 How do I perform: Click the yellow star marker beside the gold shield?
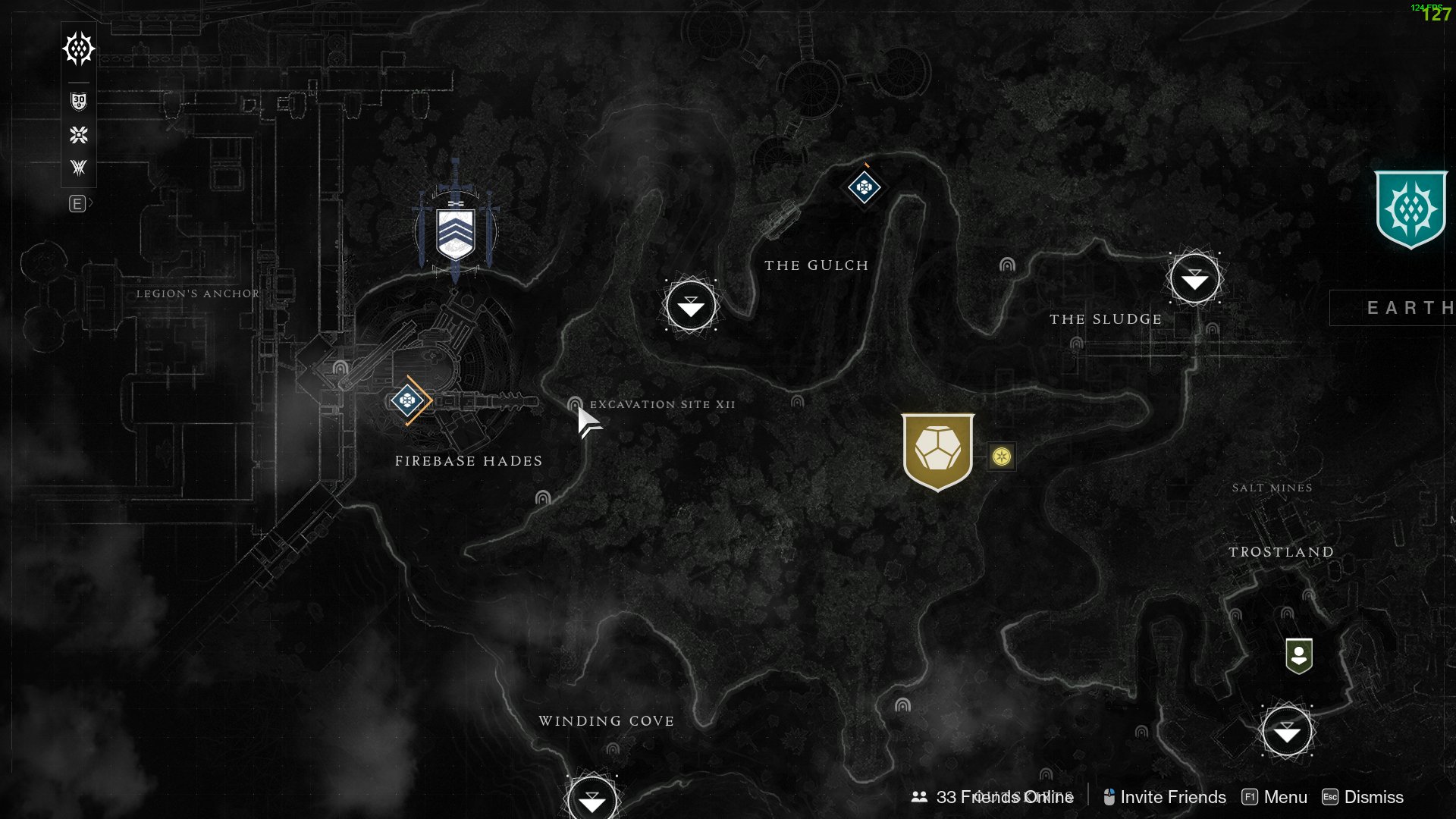[1000, 457]
